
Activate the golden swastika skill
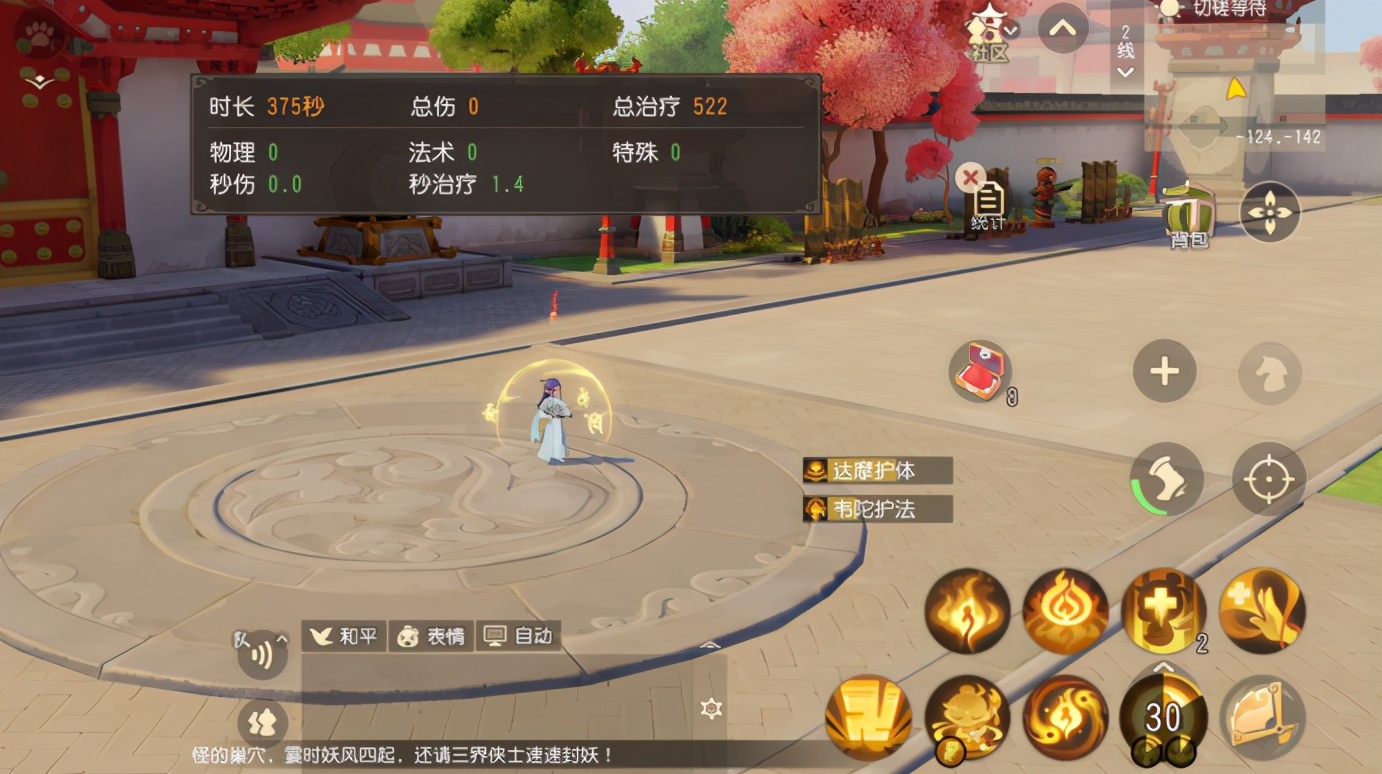867,718
